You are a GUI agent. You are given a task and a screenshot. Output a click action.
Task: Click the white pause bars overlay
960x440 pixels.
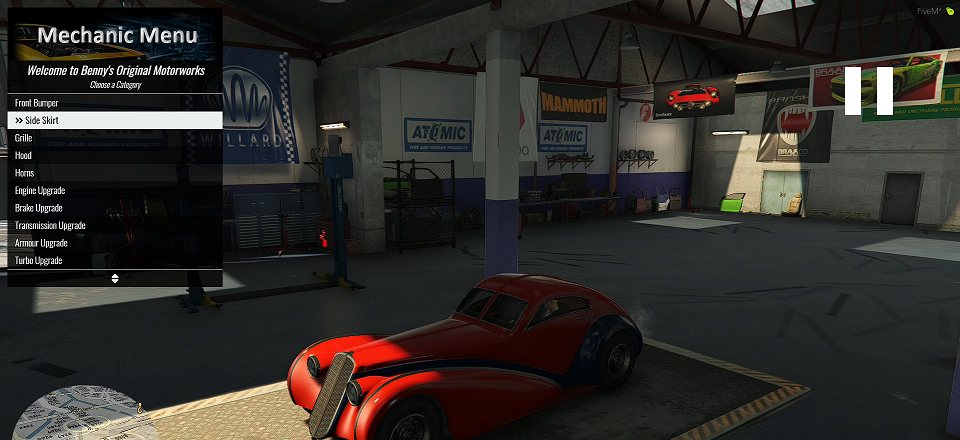[x=868, y=91]
